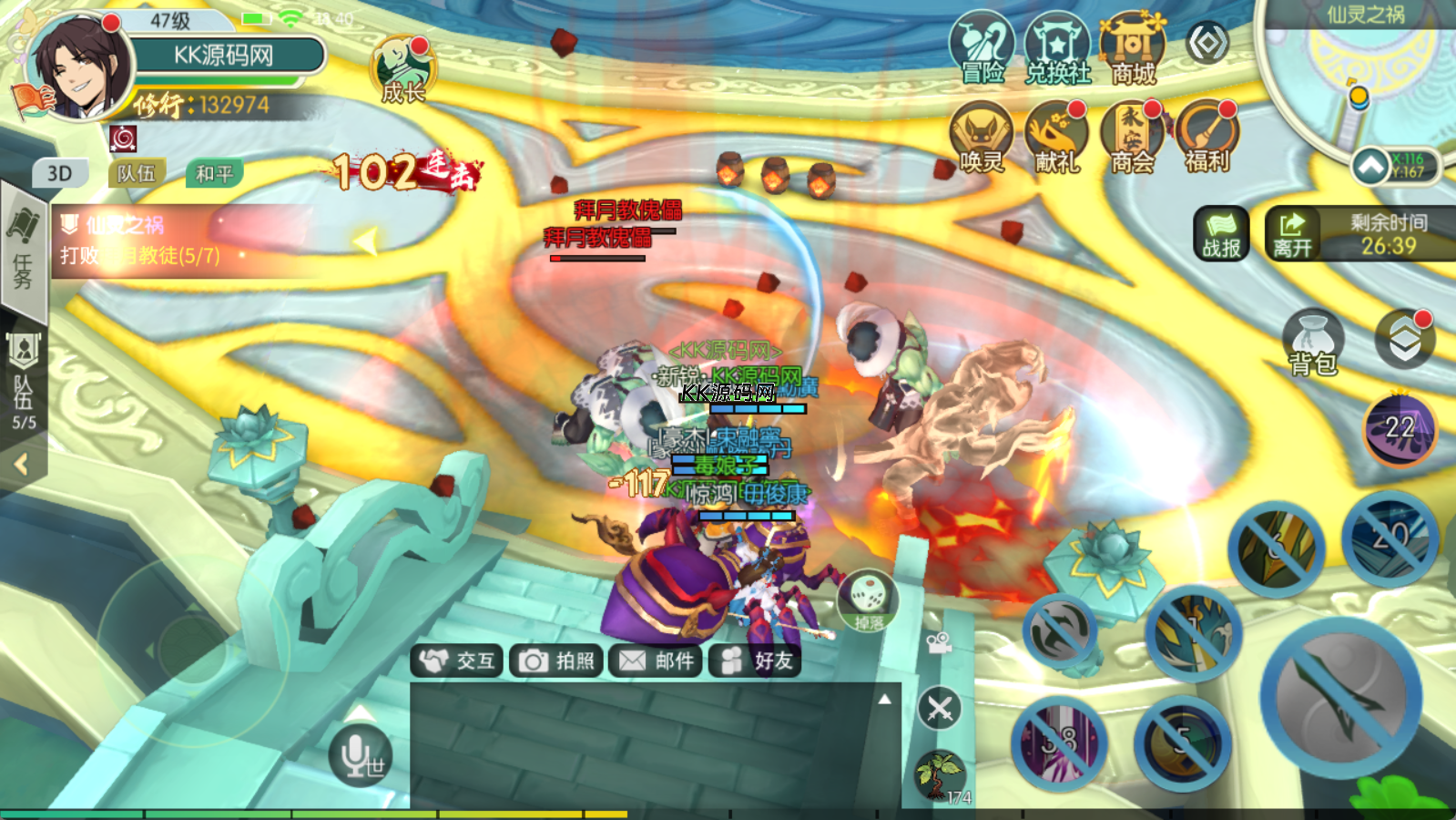Toggle the 3D camera view button
The height and width of the screenshot is (820, 1456).
[60, 173]
